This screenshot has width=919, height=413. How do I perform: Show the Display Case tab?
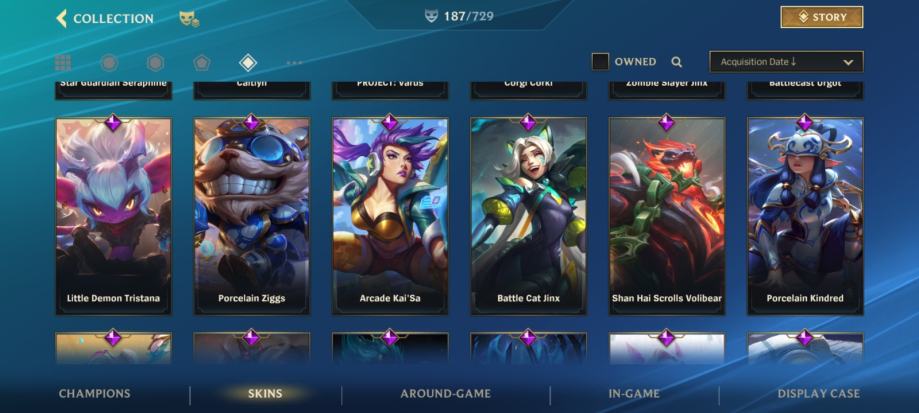point(818,394)
